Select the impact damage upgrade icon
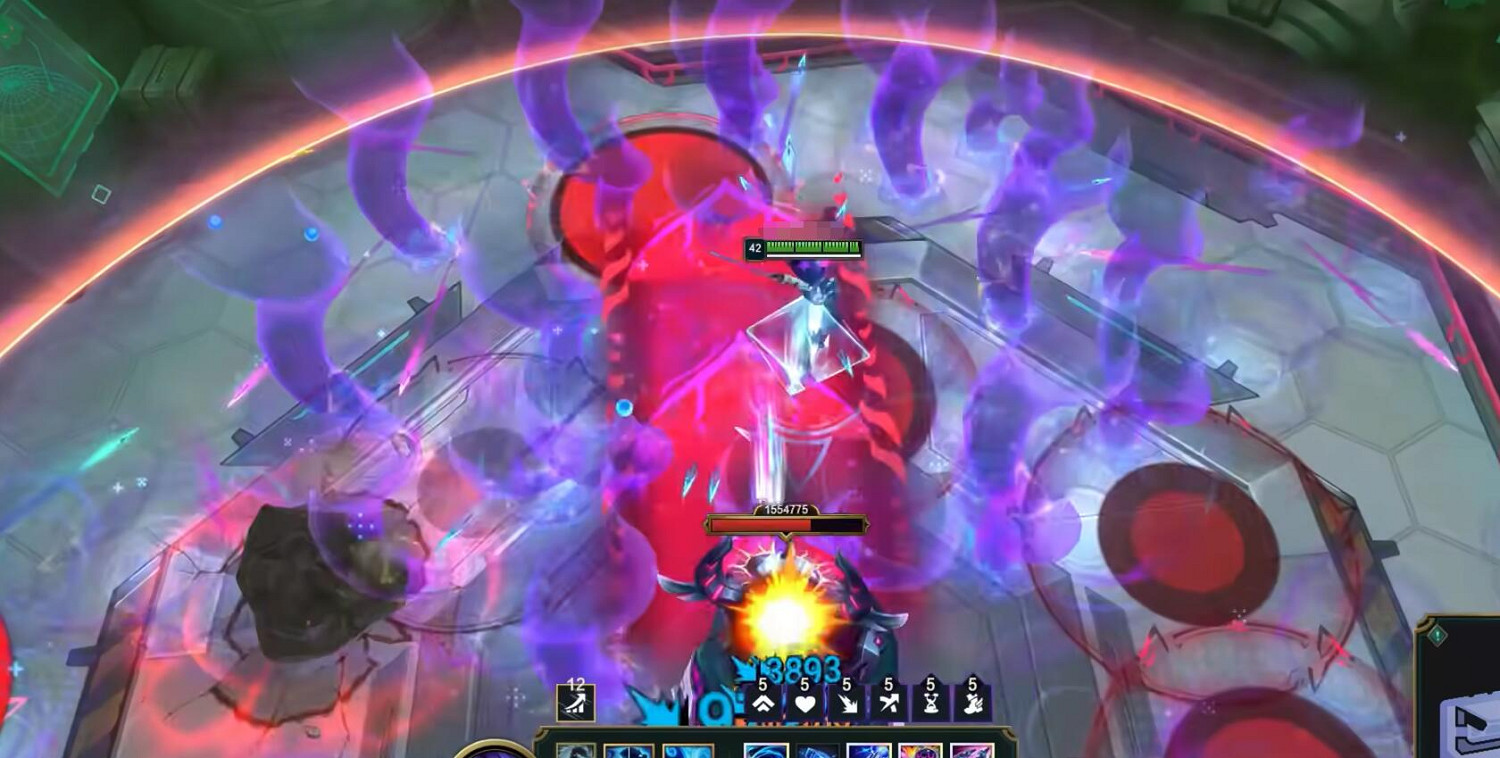The image size is (1500, 758). pyautogui.click(x=848, y=703)
